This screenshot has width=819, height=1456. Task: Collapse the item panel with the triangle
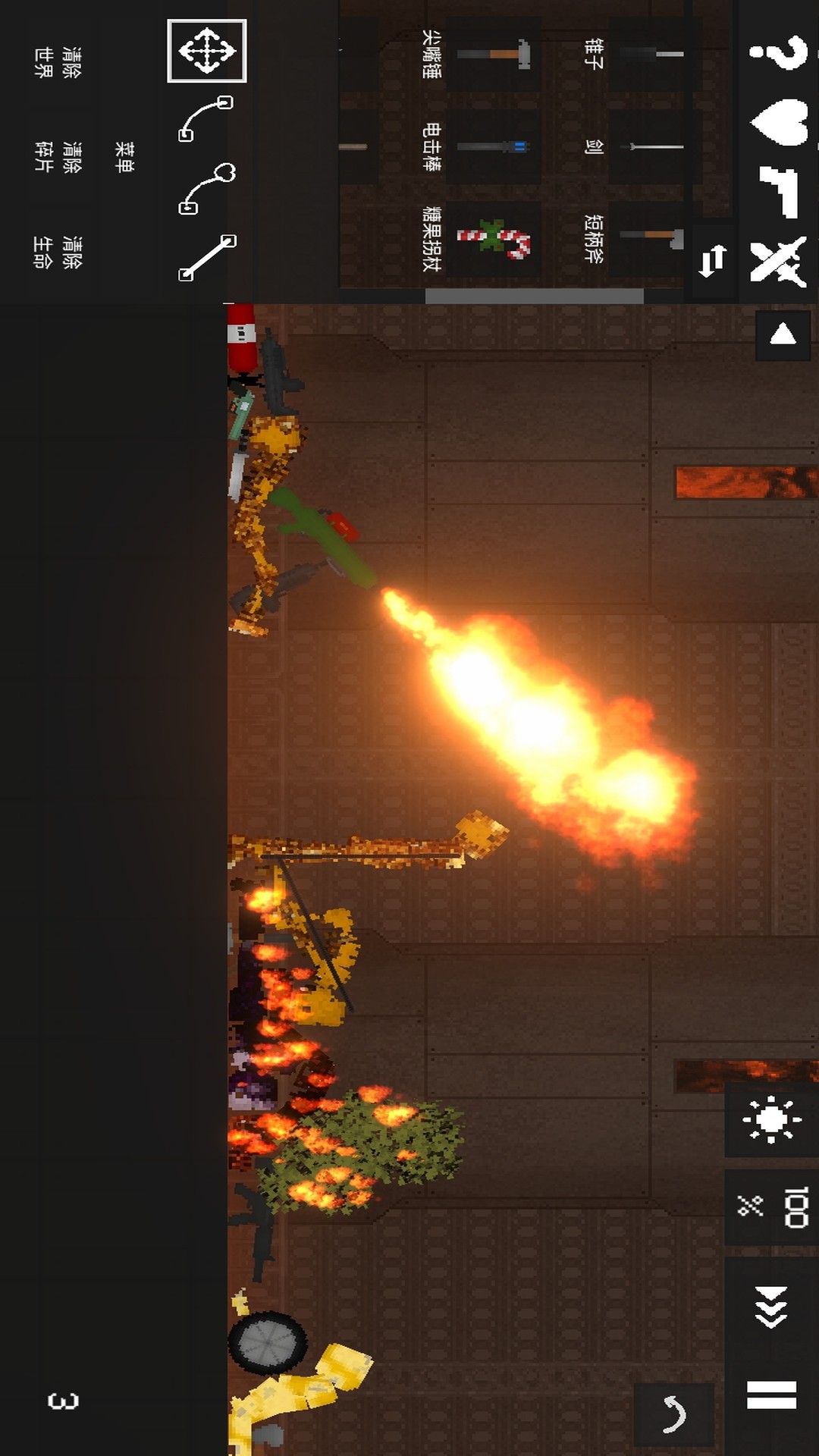(x=783, y=334)
